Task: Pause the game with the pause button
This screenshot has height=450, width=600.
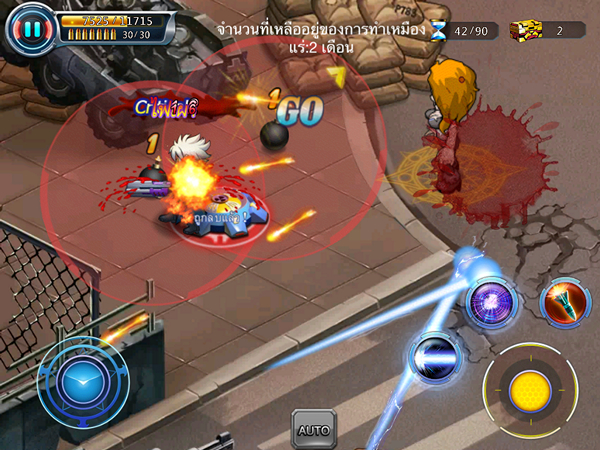Action: (31, 28)
